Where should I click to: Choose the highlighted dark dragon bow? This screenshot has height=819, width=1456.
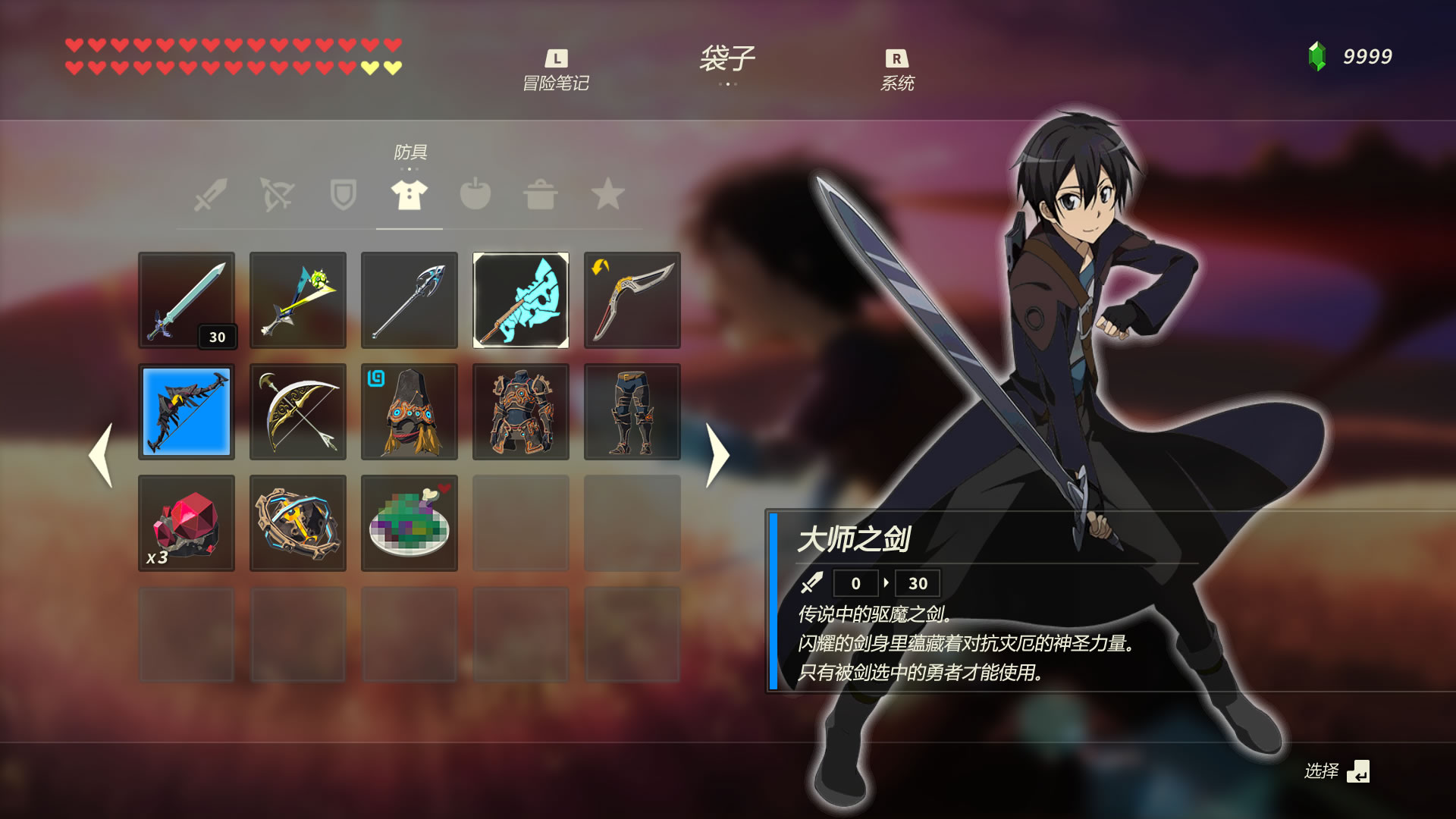tap(186, 412)
